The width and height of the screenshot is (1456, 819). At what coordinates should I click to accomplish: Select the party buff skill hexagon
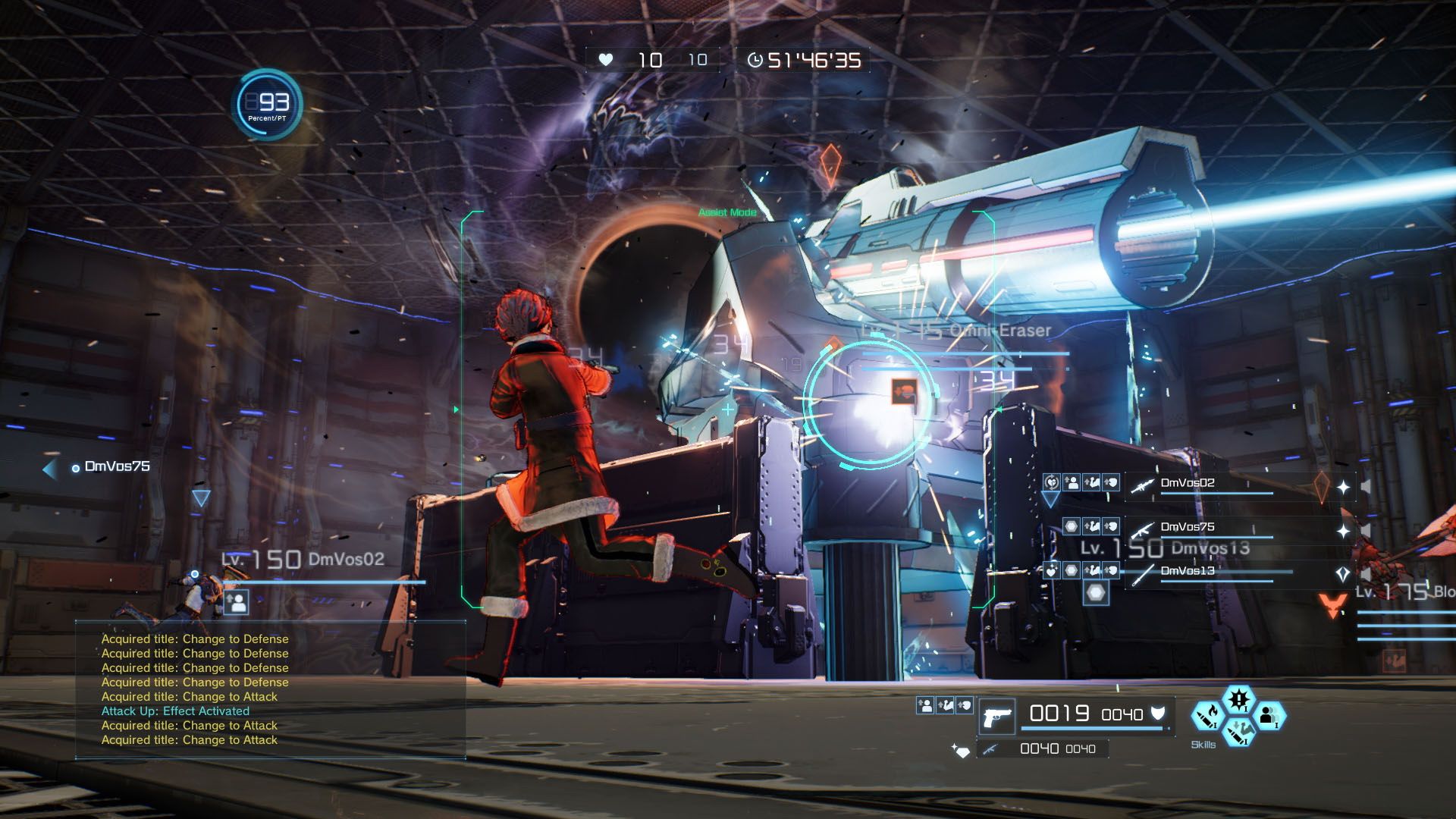pyautogui.click(x=1269, y=717)
